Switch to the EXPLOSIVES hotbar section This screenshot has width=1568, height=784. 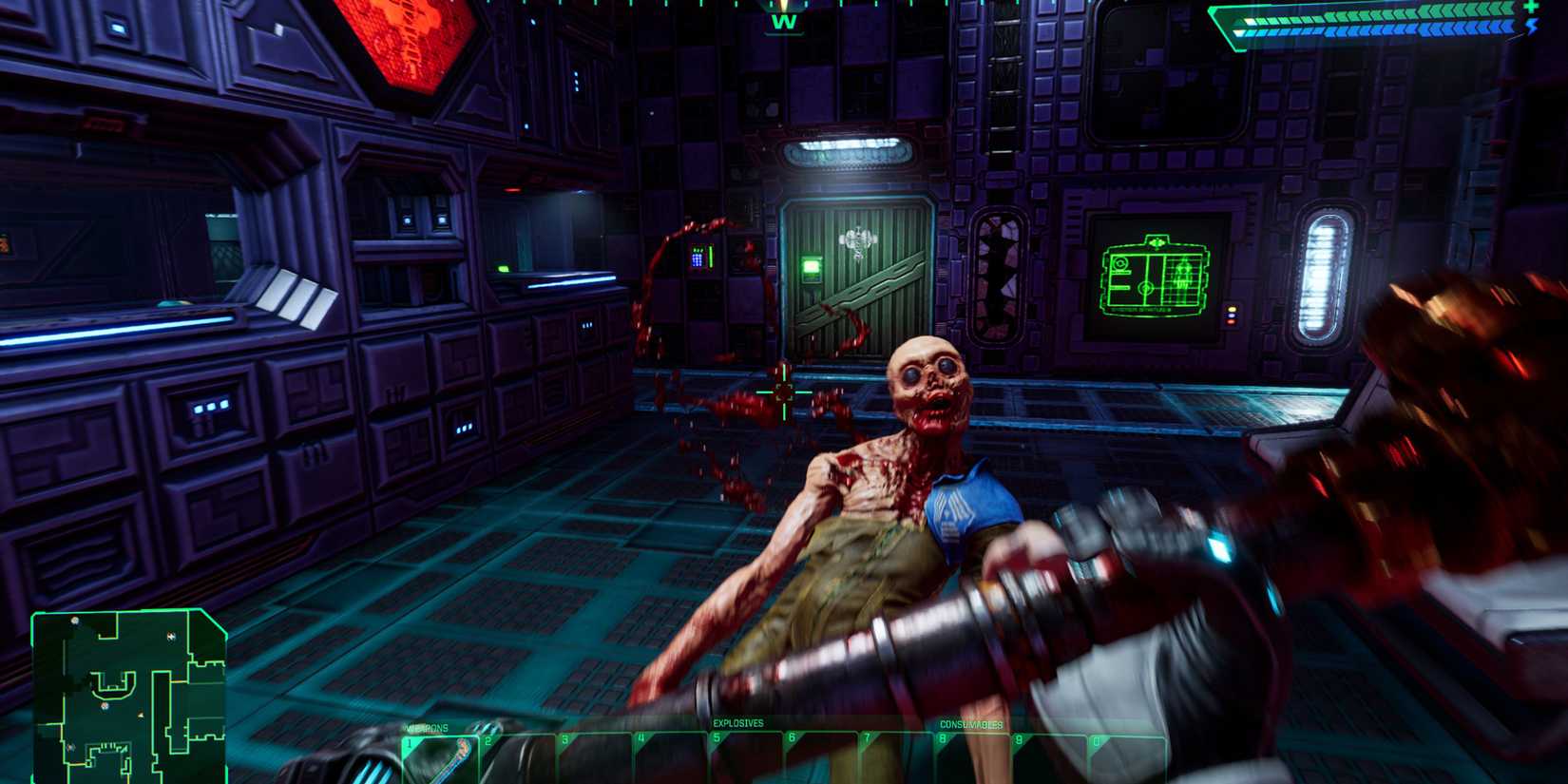tap(737, 723)
